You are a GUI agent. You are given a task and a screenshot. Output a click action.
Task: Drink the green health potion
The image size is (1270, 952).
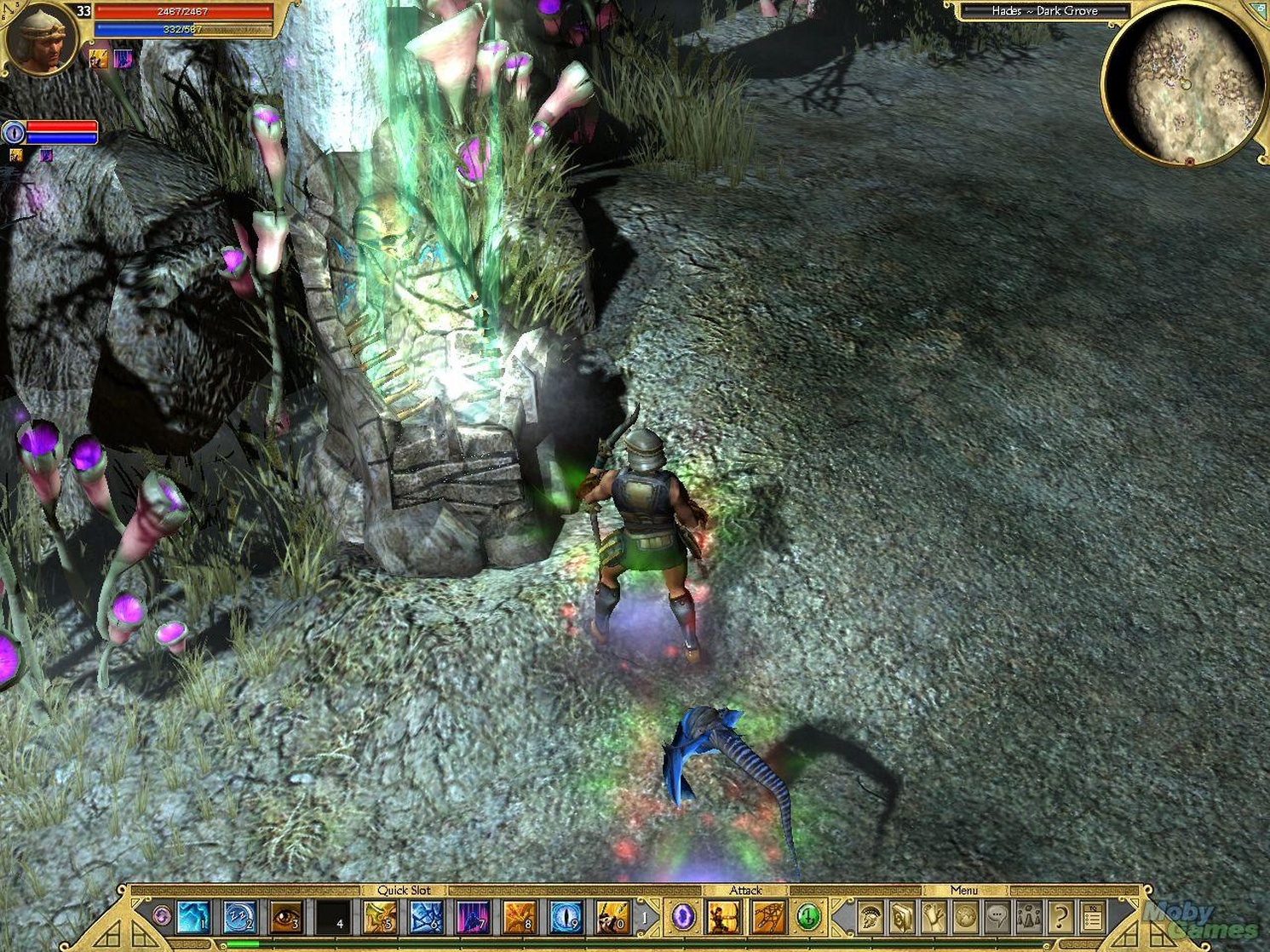point(807,915)
